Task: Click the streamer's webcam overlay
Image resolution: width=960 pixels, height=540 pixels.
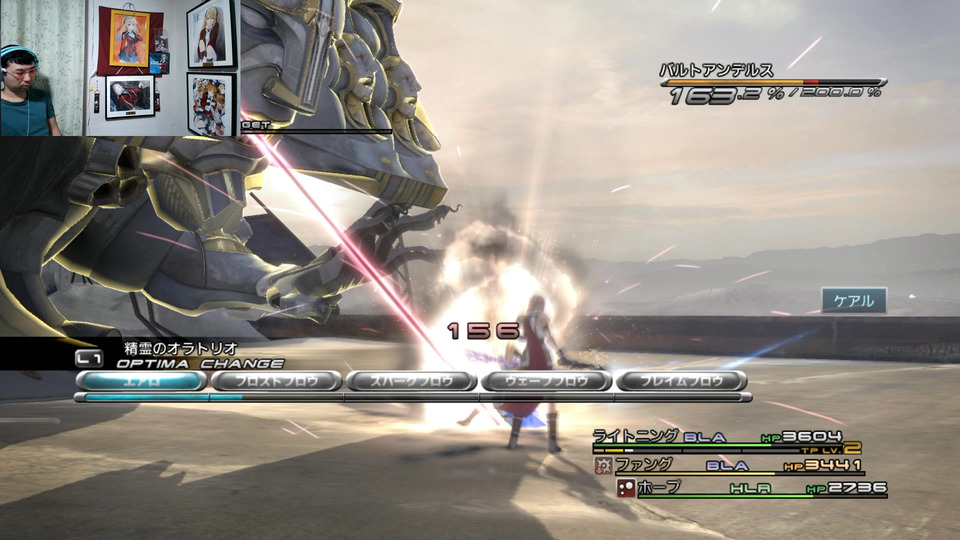Action: (x=118, y=68)
